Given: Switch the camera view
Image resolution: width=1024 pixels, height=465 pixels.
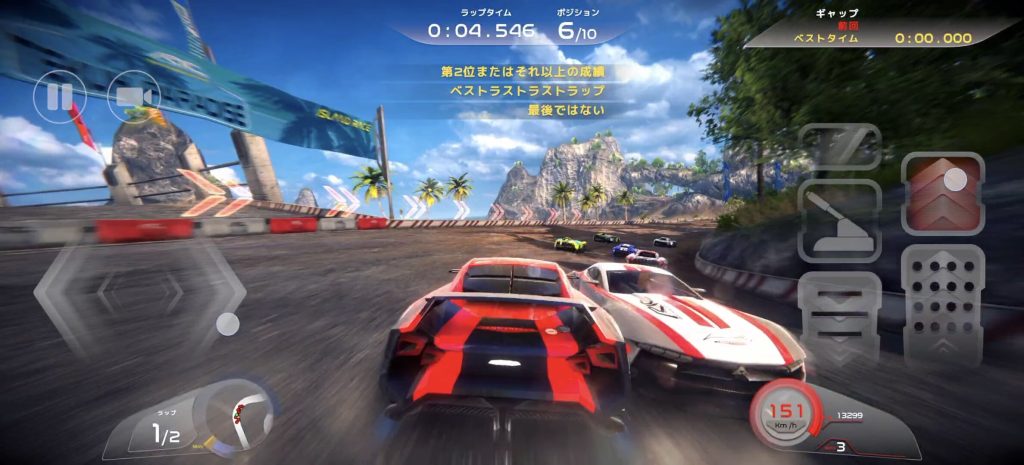Looking at the screenshot, I should click(x=133, y=97).
